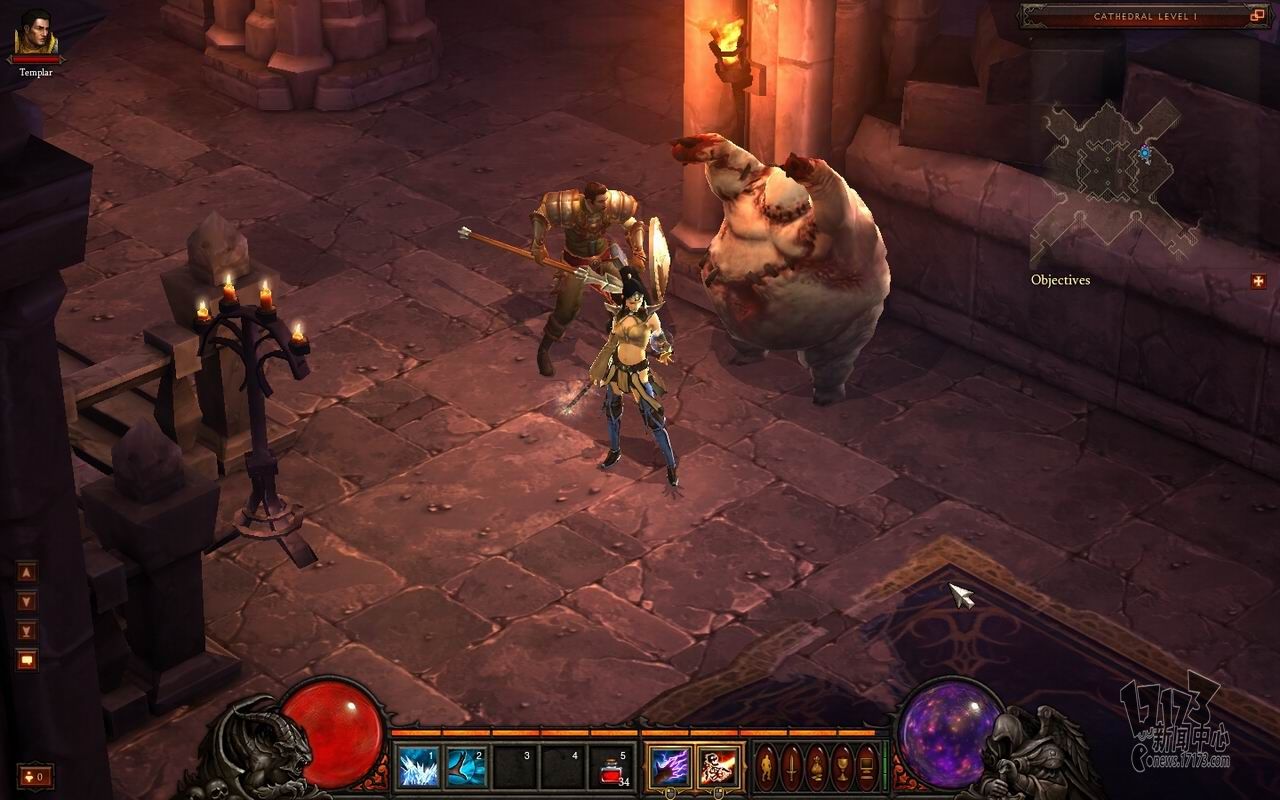Drink the red health potion in slot 5
The height and width of the screenshot is (800, 1280).
(x=609, y=767)
